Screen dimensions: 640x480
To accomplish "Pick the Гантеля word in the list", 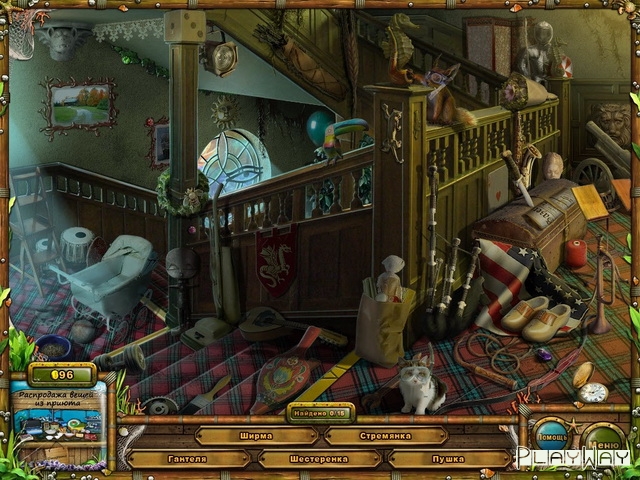I will (x=188, y=459).
